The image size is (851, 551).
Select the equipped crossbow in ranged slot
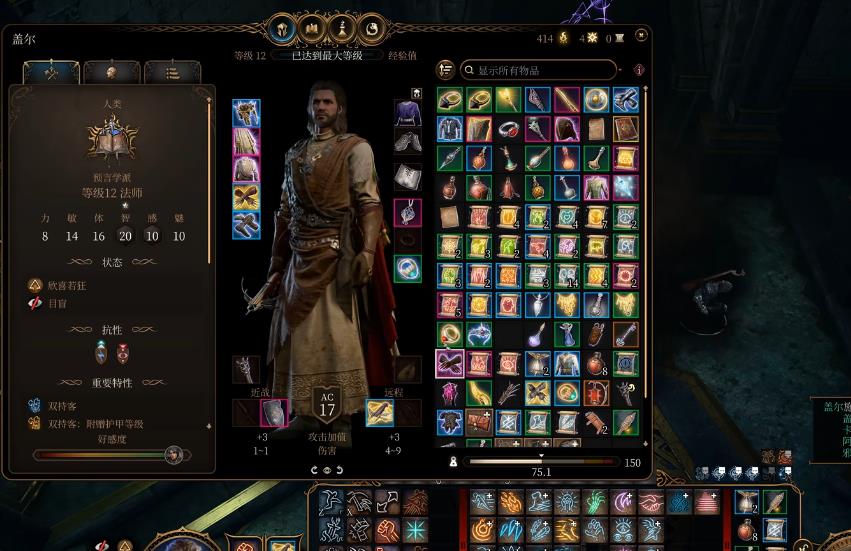pos(379,412)
